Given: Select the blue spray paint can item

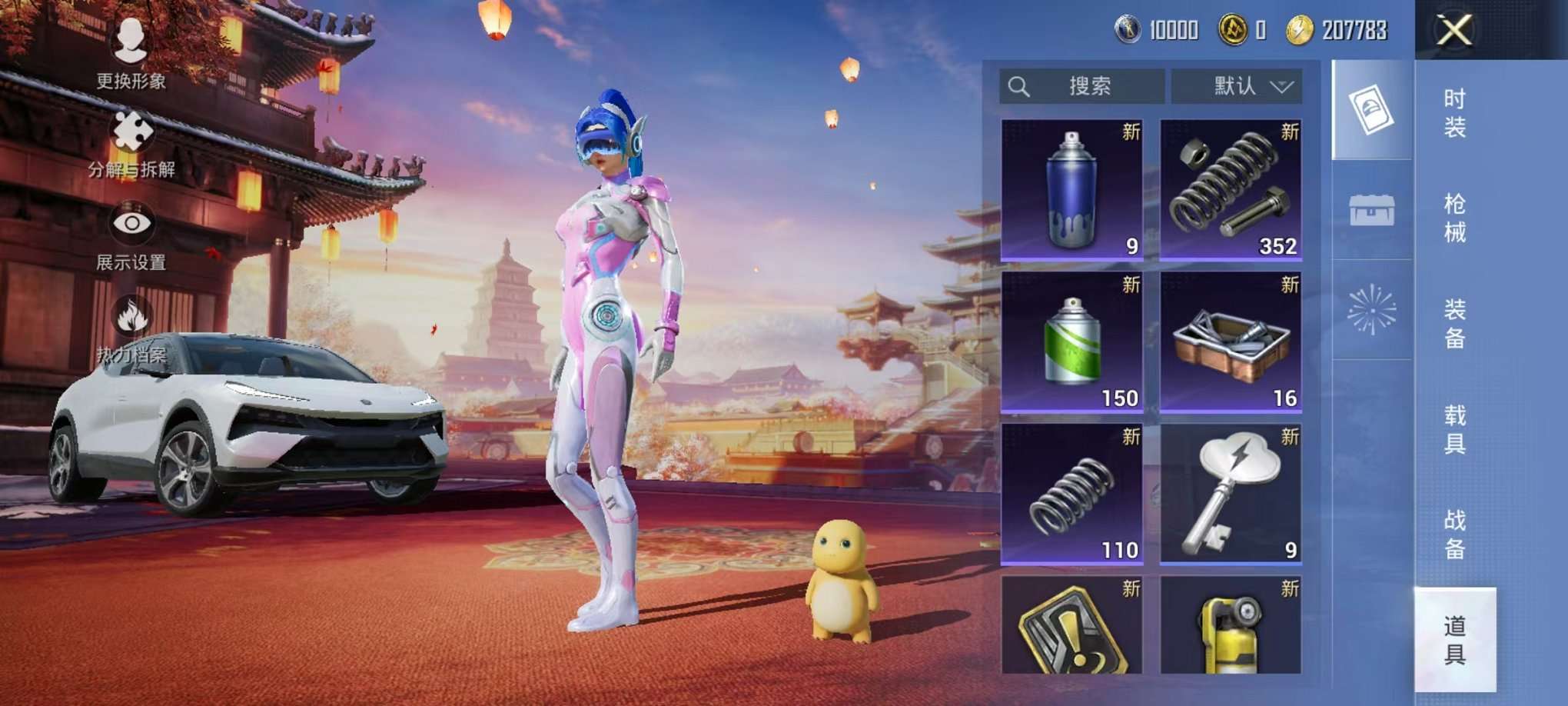Looking at the screenshot, I should click(x=1071, y=189).
